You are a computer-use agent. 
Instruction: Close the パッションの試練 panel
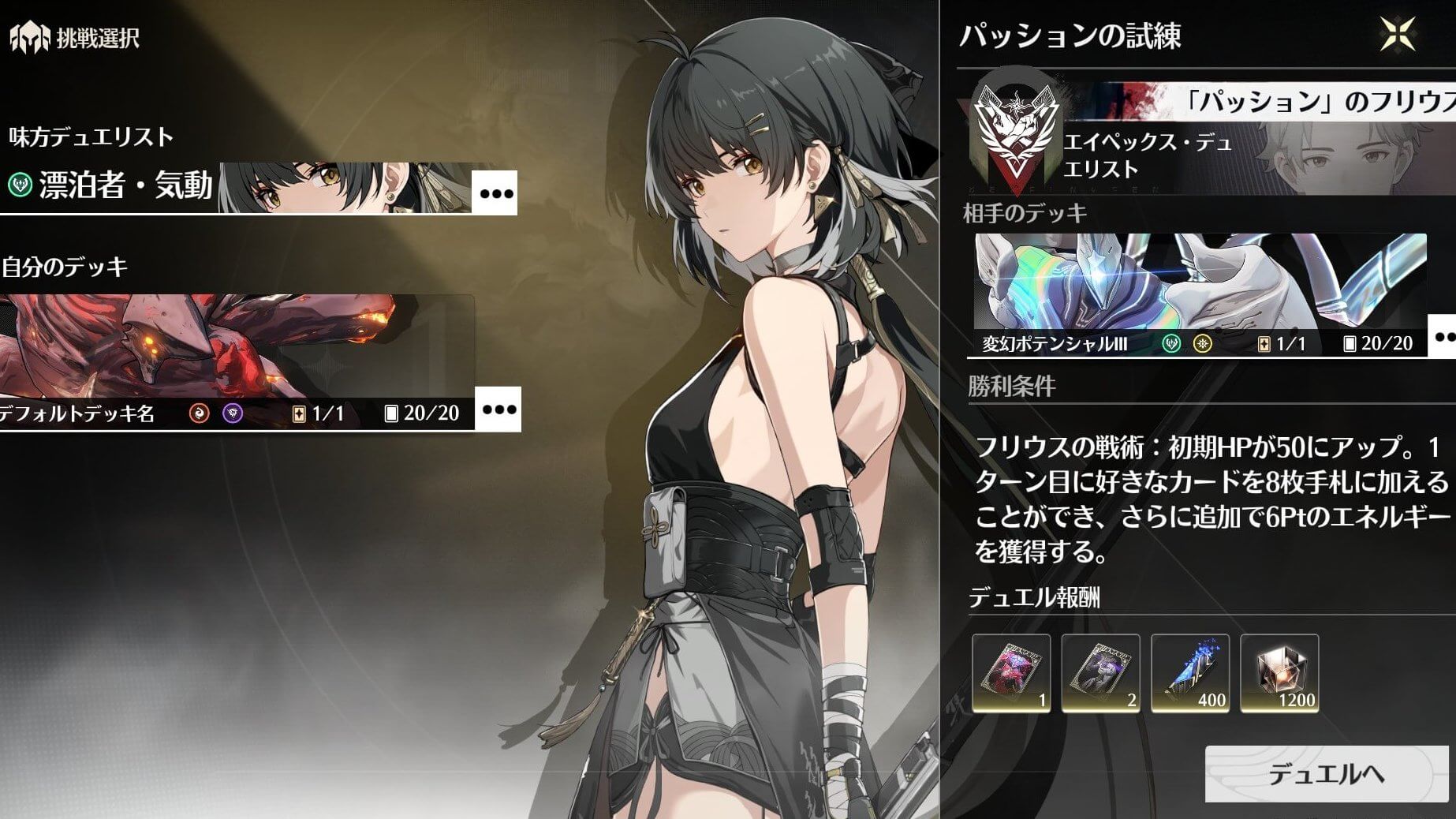pyautogui.click(x=1398, y=35)
